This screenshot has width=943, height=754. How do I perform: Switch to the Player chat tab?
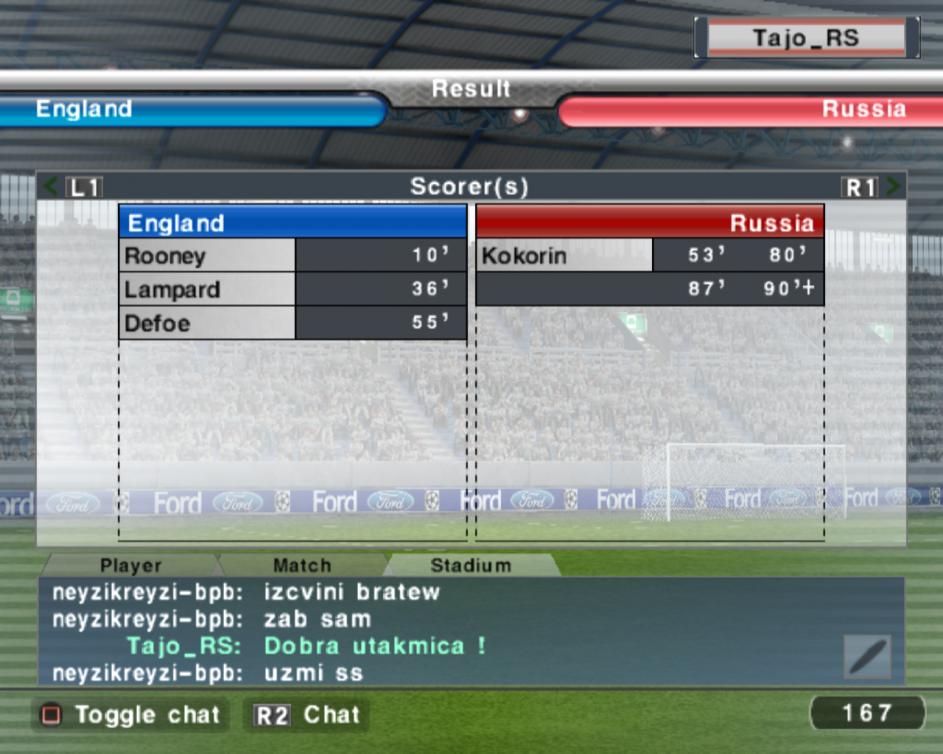tap(130, 566)
